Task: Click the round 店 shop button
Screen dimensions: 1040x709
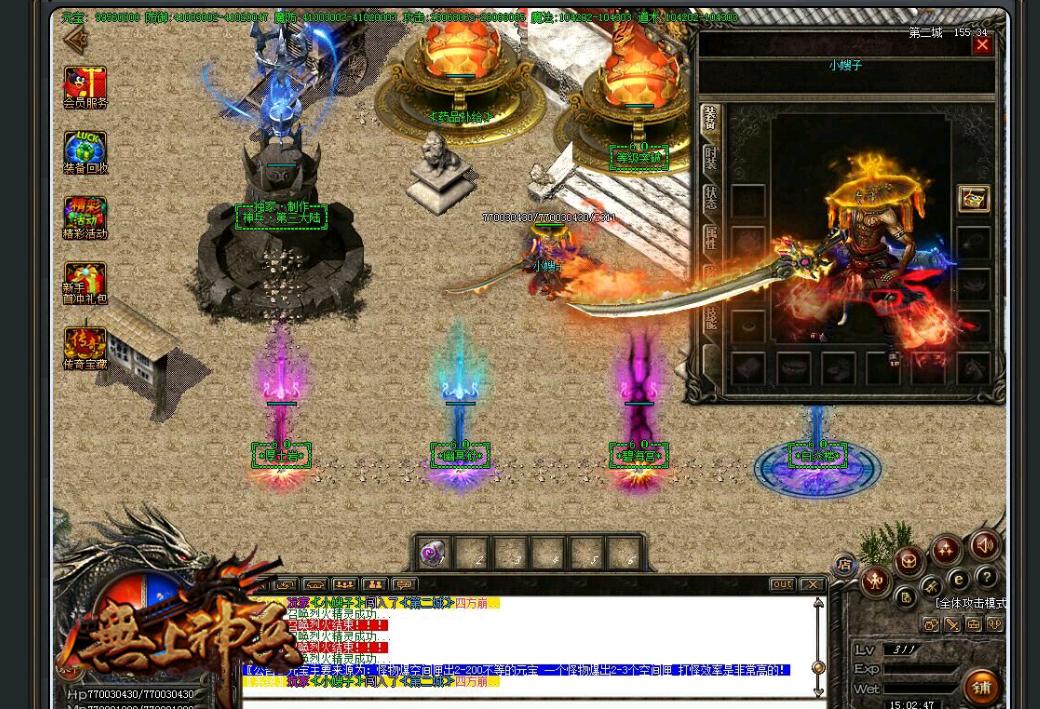Action: tap(845, 565)
